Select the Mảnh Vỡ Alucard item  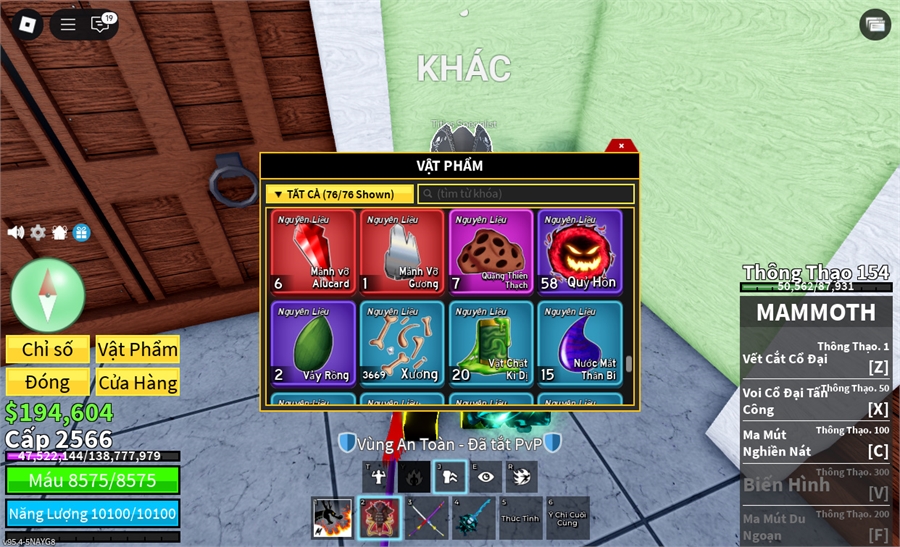[313, 251]
